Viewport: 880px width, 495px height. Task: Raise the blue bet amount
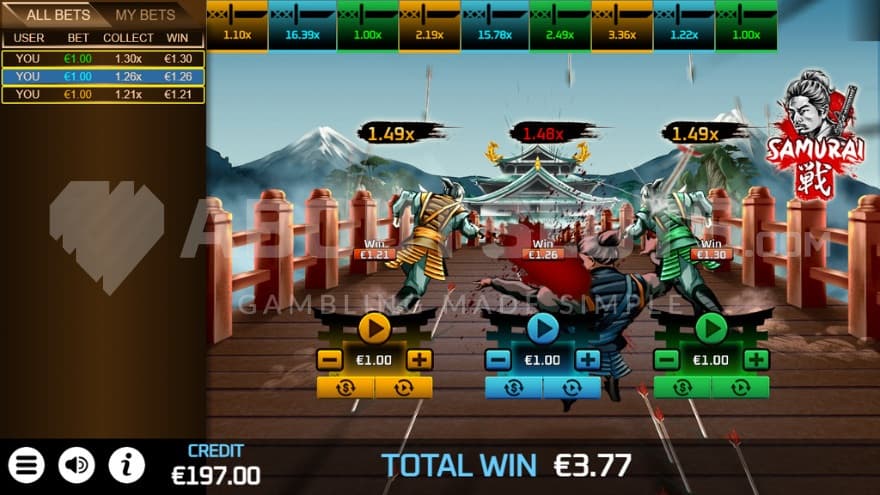(588, 360)
